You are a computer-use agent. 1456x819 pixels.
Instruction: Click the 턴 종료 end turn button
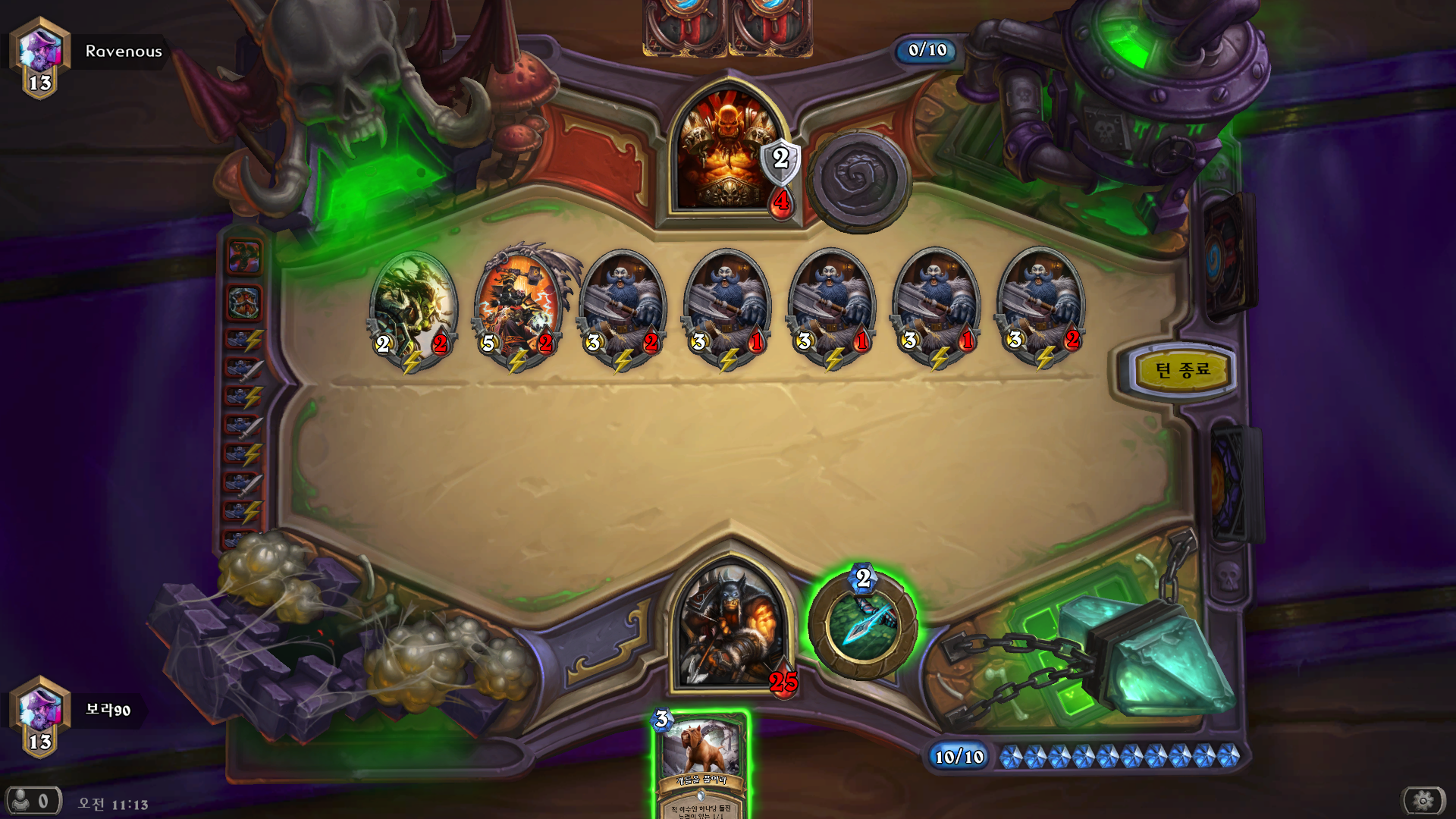[x=1181, y=371]
